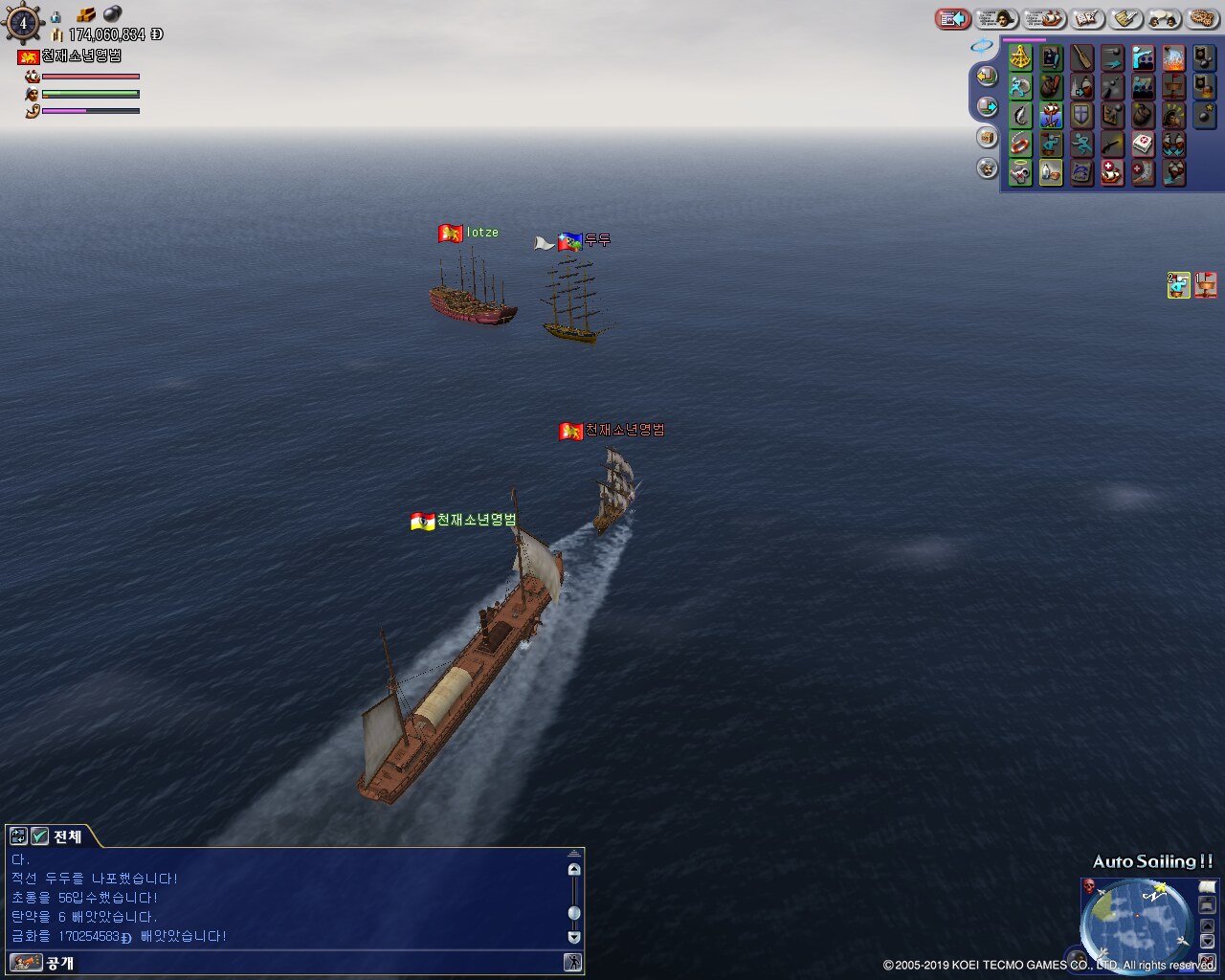Switch to next skill page with cyan arrow
This screenshot has width=1225, height=980.
click(986, 106)
